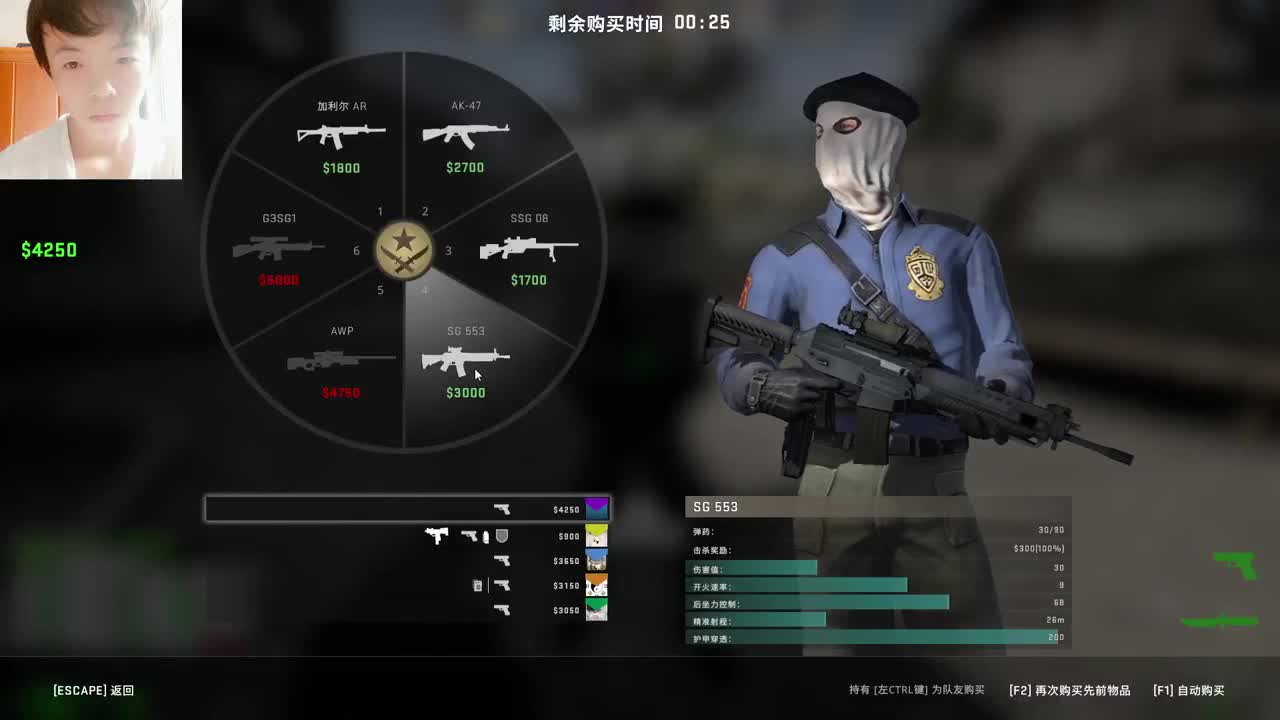Image resolution: width=1280 pixels, height=720 pixels.
Task: Click the defuse kit icon in a teammate's row
Action: tap(477, 585)
